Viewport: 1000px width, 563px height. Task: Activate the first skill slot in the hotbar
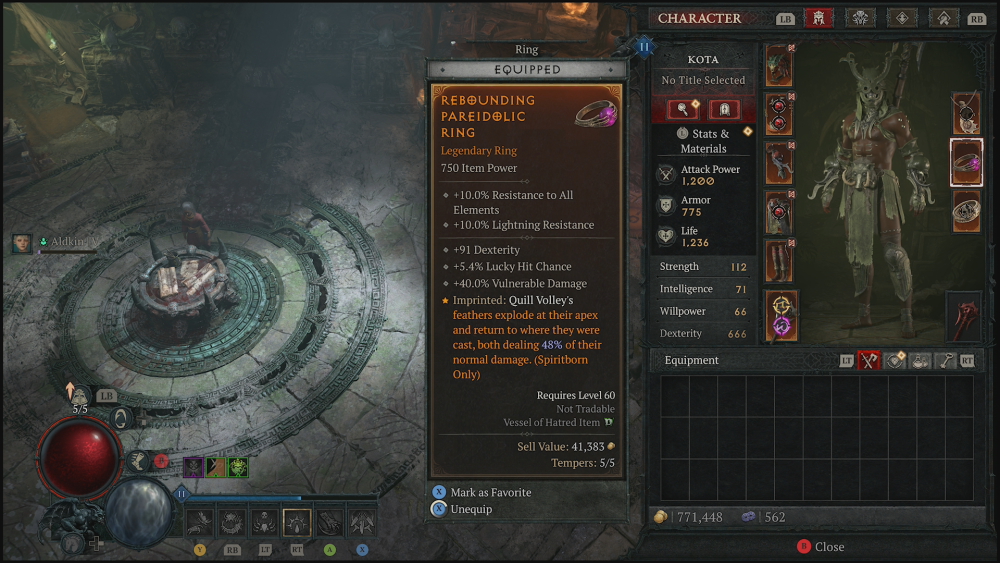click(x=199, y=522)
